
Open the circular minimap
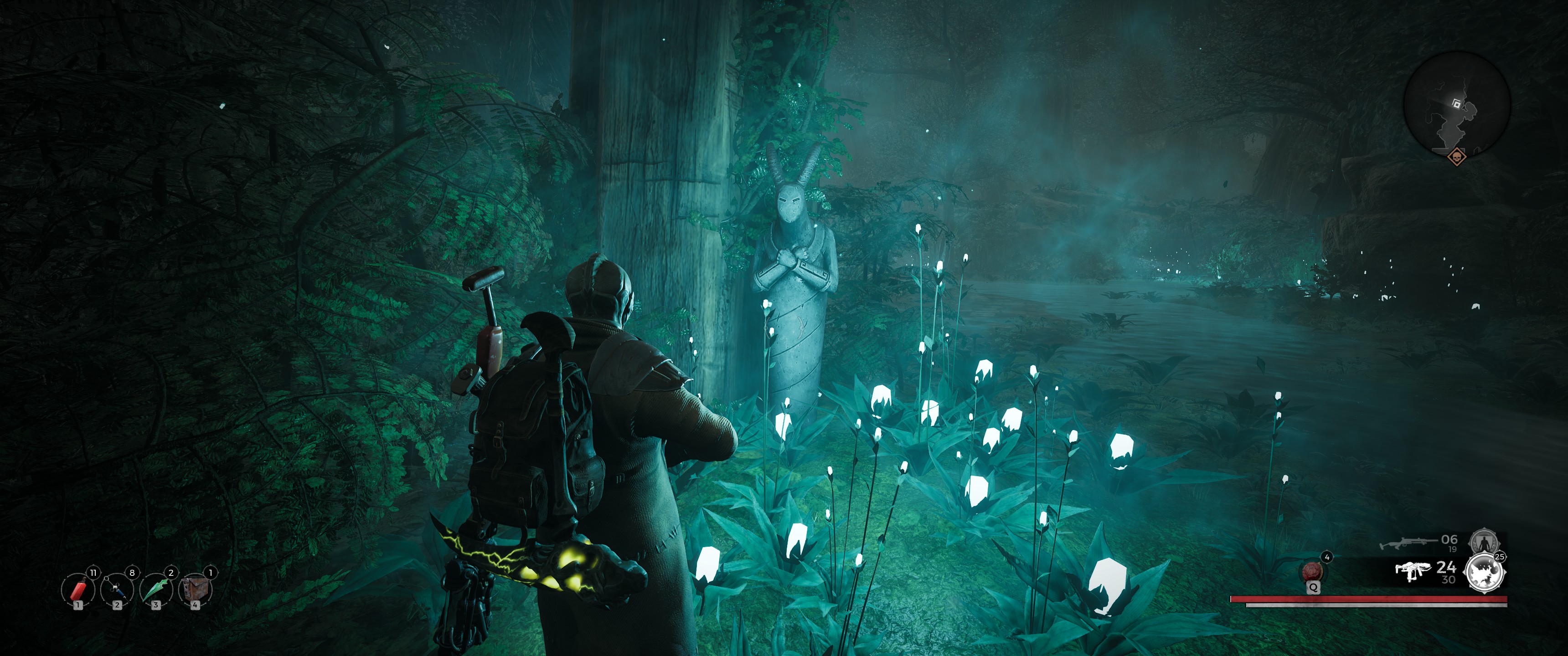click(x=1457, y=104)
